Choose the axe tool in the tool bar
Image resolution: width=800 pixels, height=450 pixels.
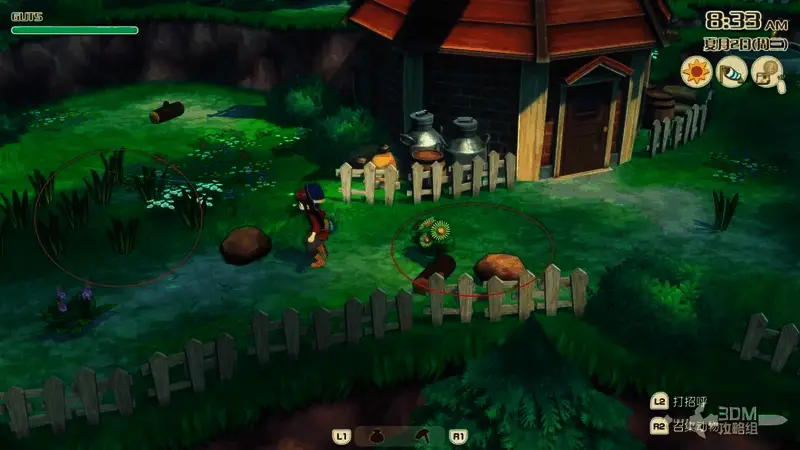click(x=424, y=436)
